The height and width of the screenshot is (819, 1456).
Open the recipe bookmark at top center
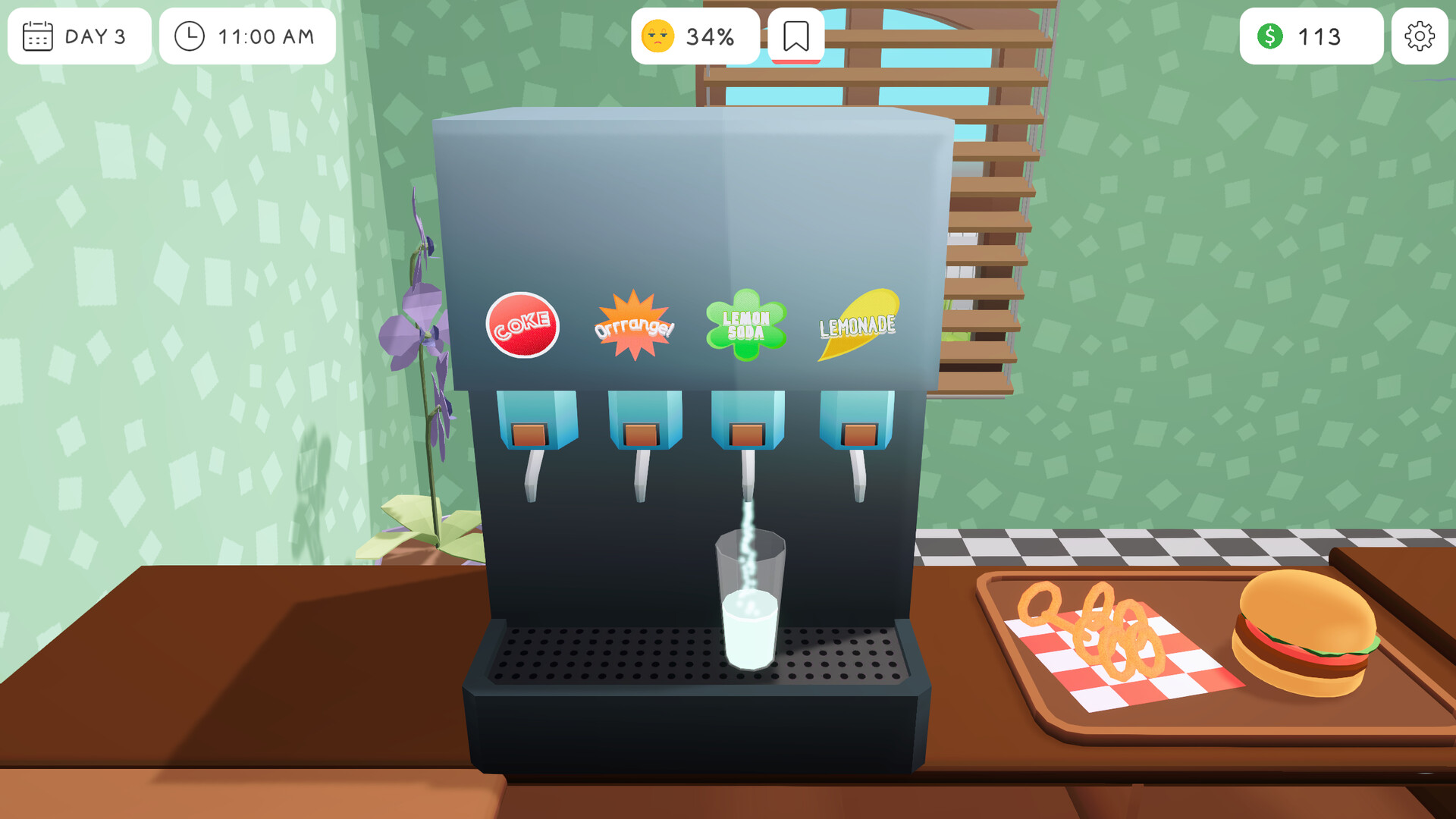tap(796, 33)
